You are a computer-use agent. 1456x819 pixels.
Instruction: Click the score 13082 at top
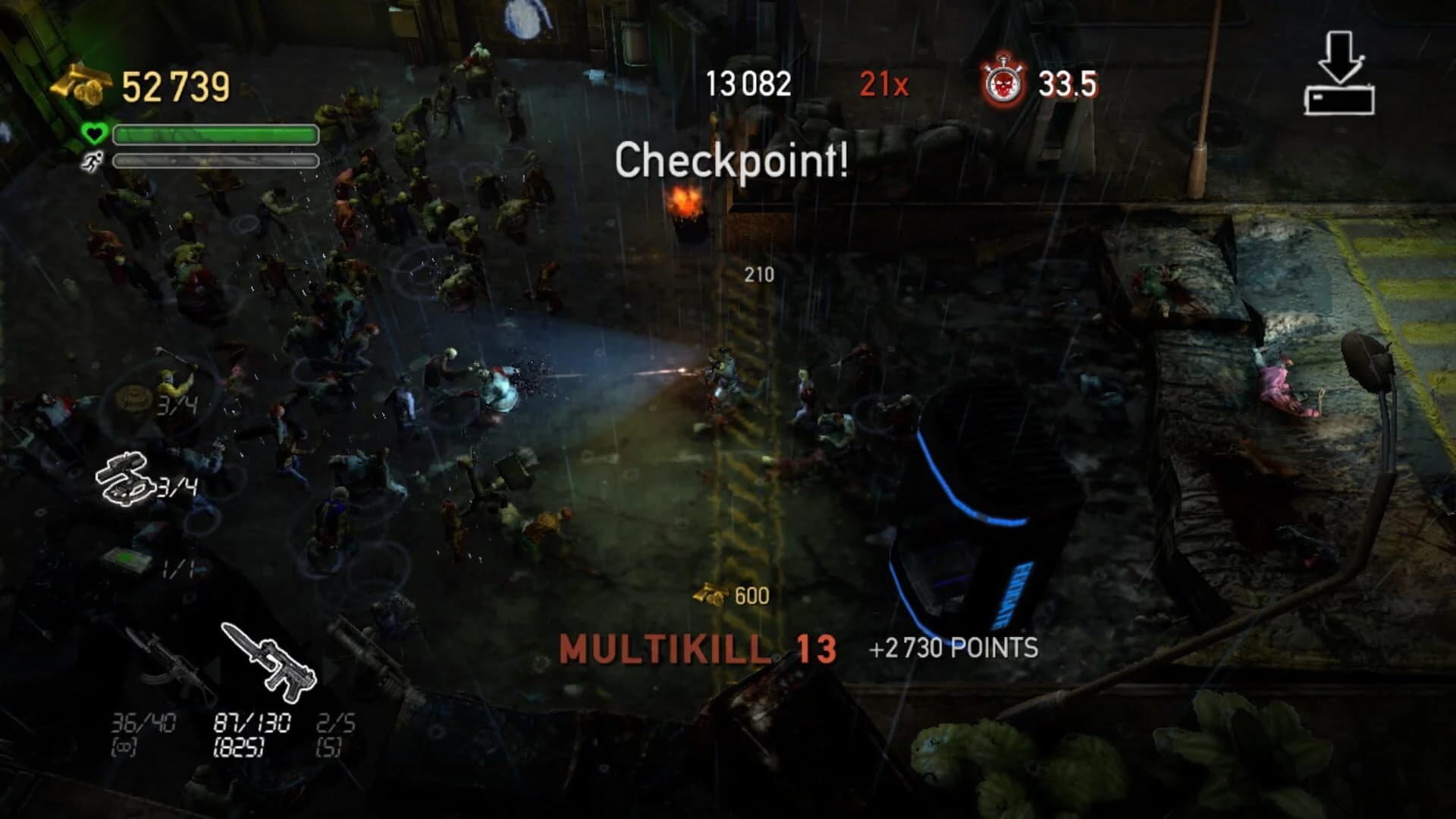coord(747,83)
